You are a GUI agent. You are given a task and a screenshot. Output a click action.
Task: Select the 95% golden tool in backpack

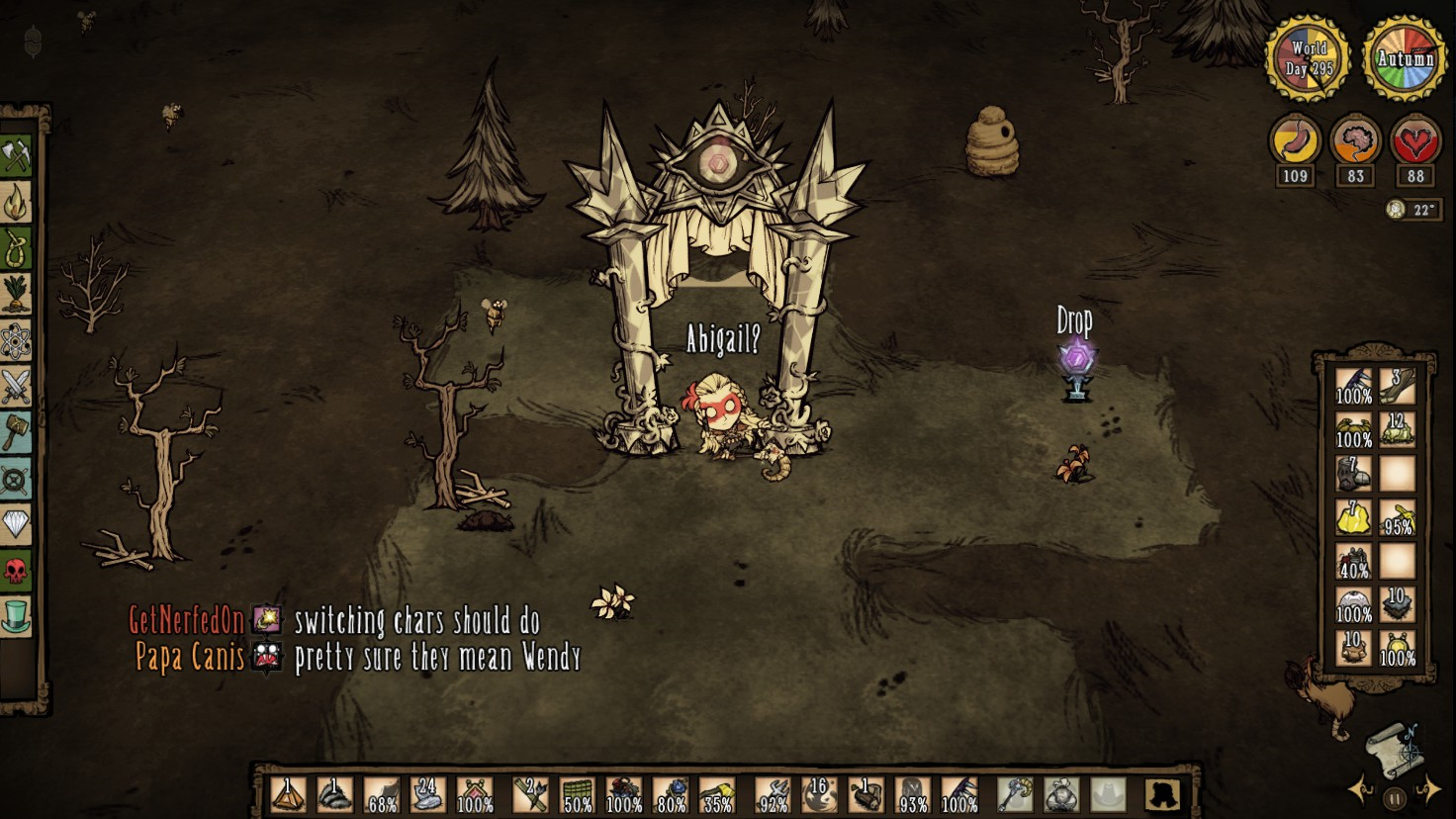tap(1398, 516)
